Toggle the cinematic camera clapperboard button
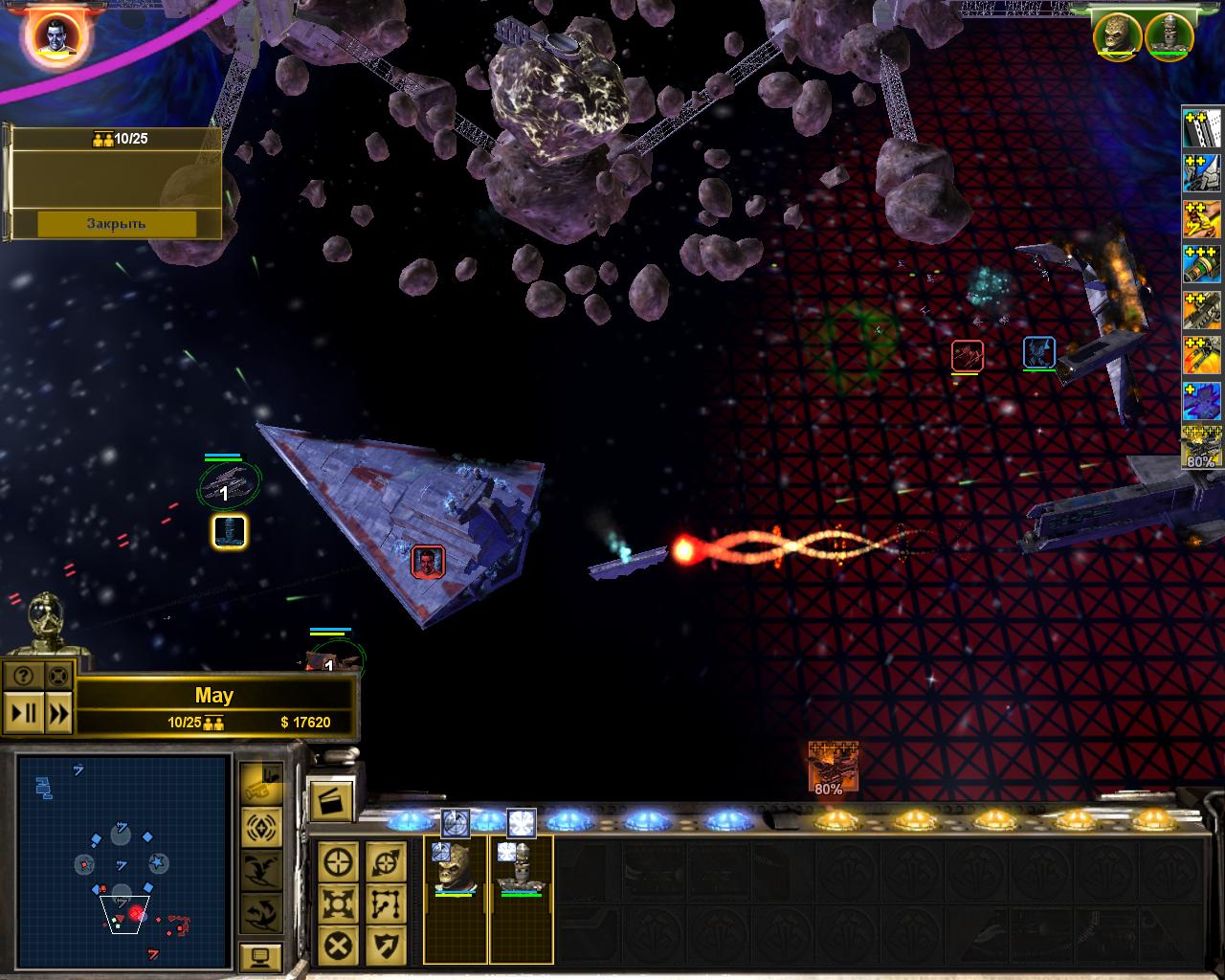 331,799
